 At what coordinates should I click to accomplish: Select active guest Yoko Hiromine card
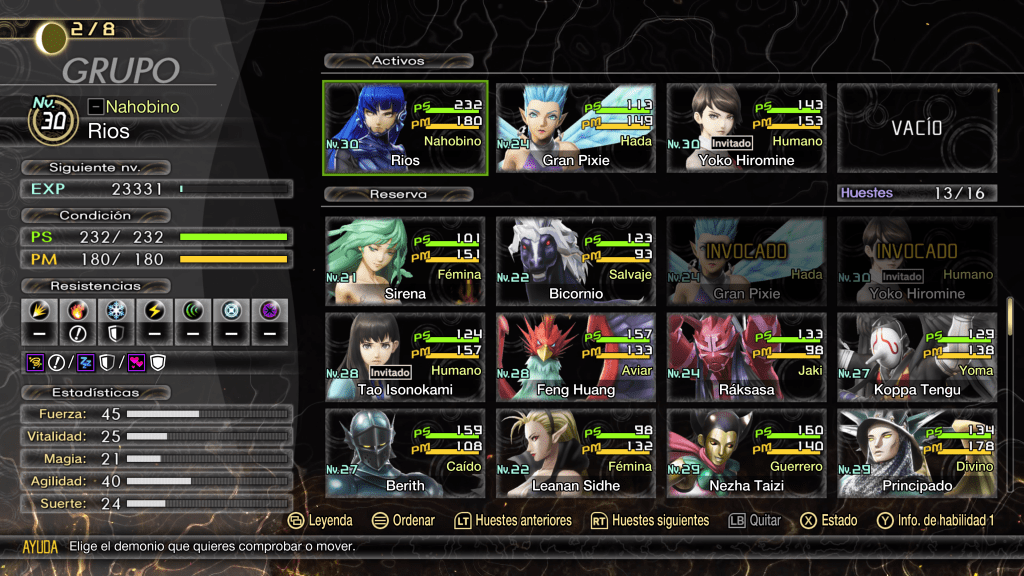tap(746, 127)
